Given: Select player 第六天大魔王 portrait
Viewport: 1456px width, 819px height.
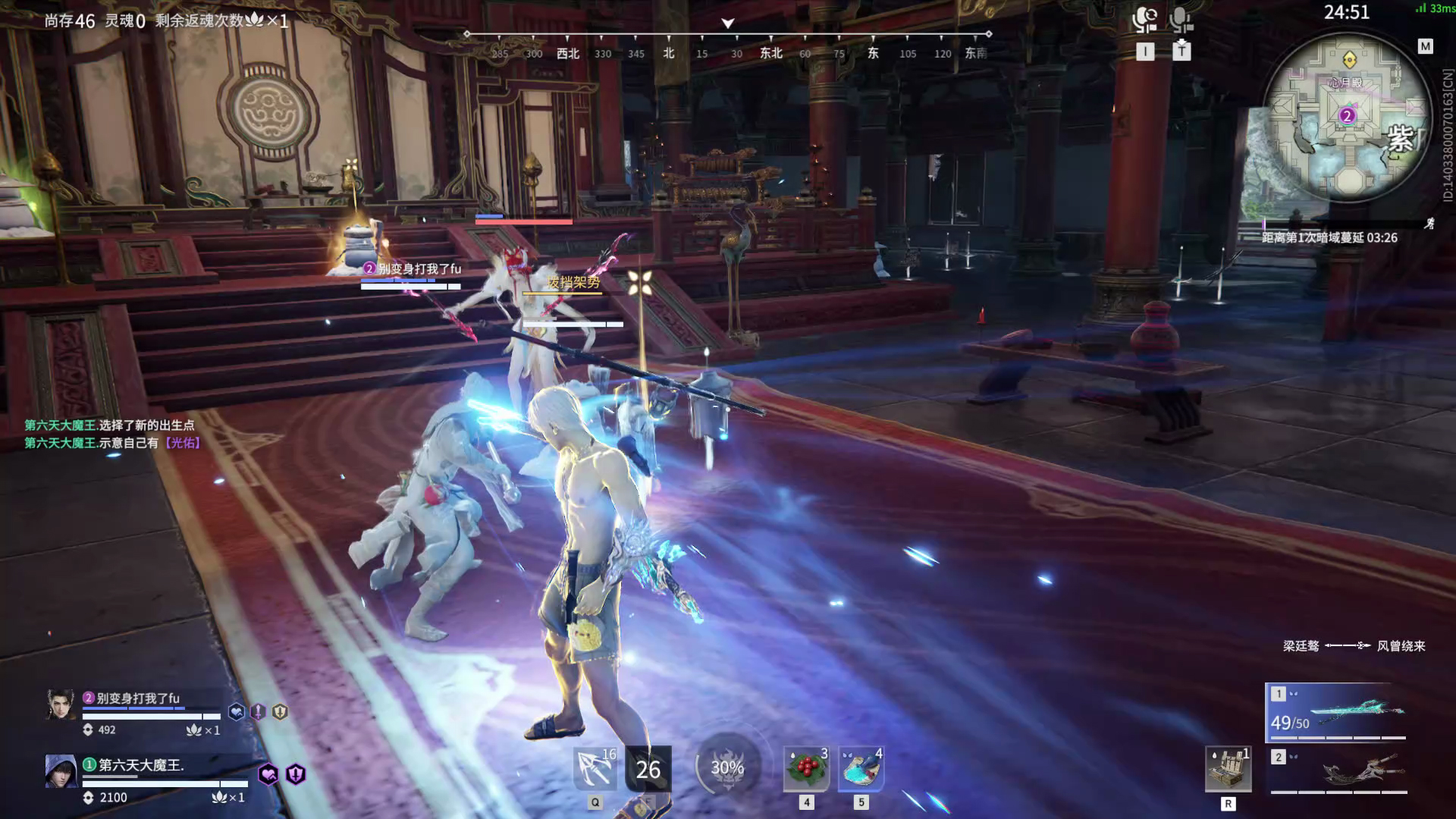Looking at the screenshot, I should point(61,772).
